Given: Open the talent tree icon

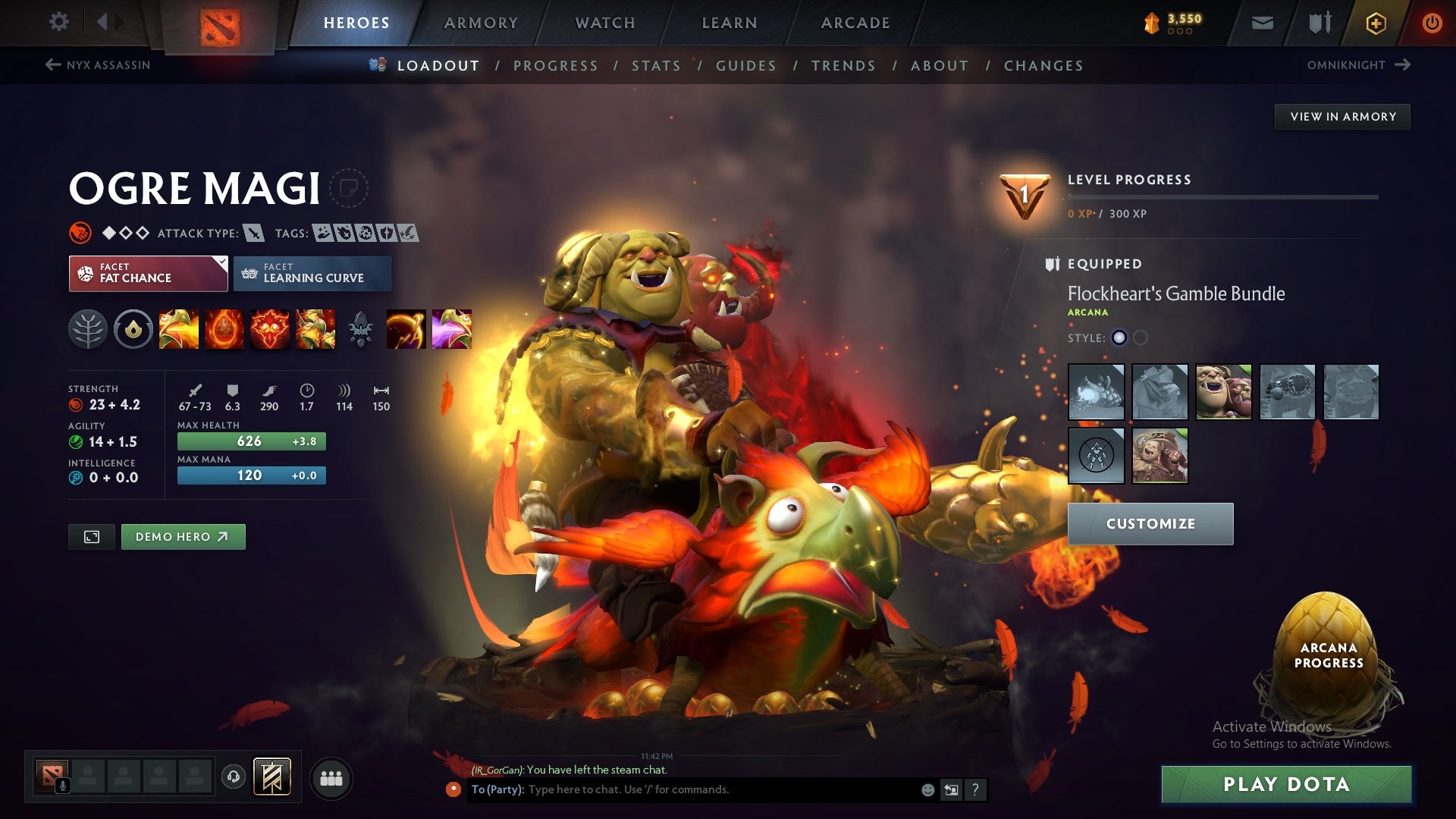Looking at the screenshot, I should (89, 328).
